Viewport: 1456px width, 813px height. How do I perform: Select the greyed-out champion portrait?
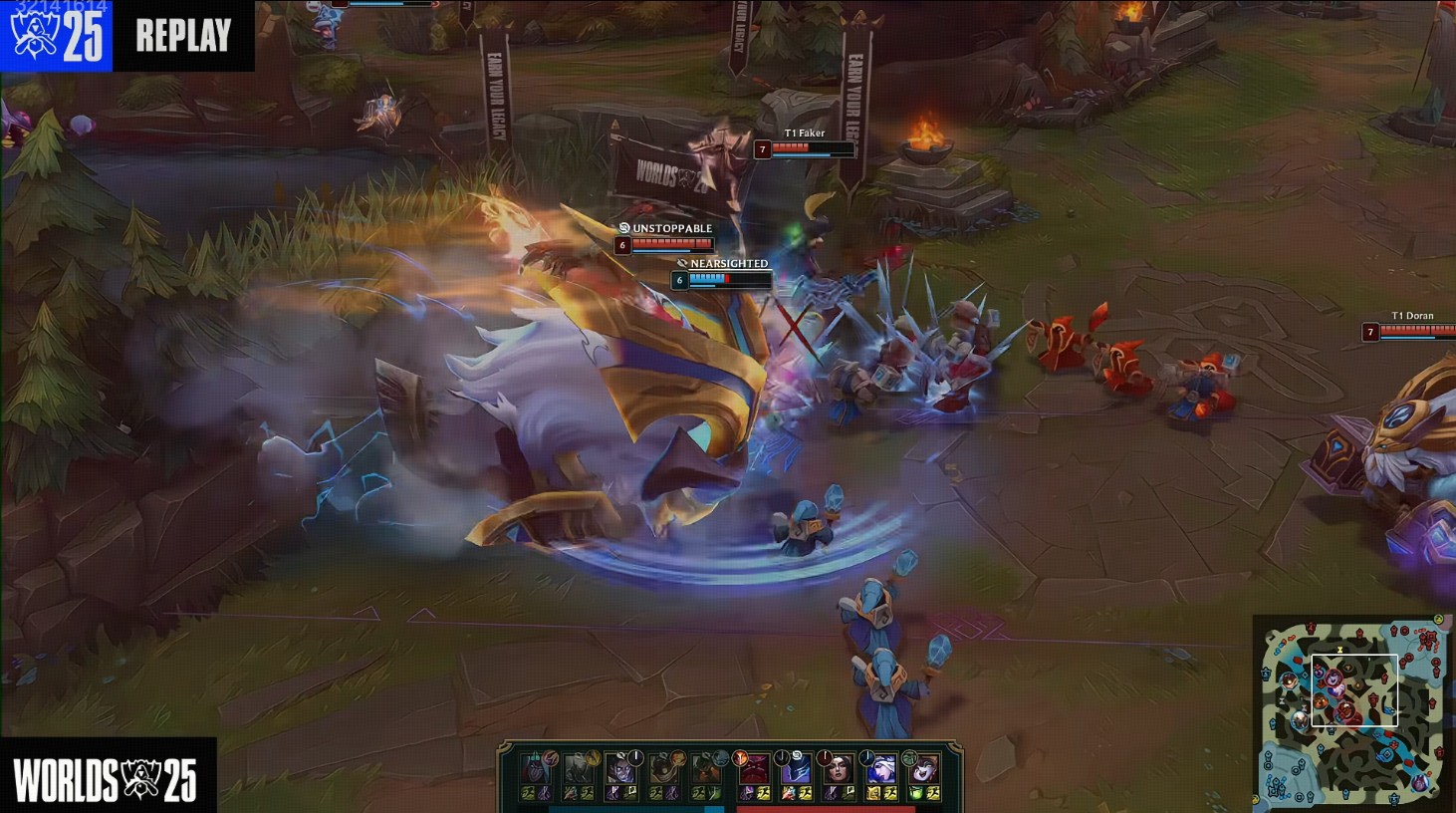coord(579,768)
